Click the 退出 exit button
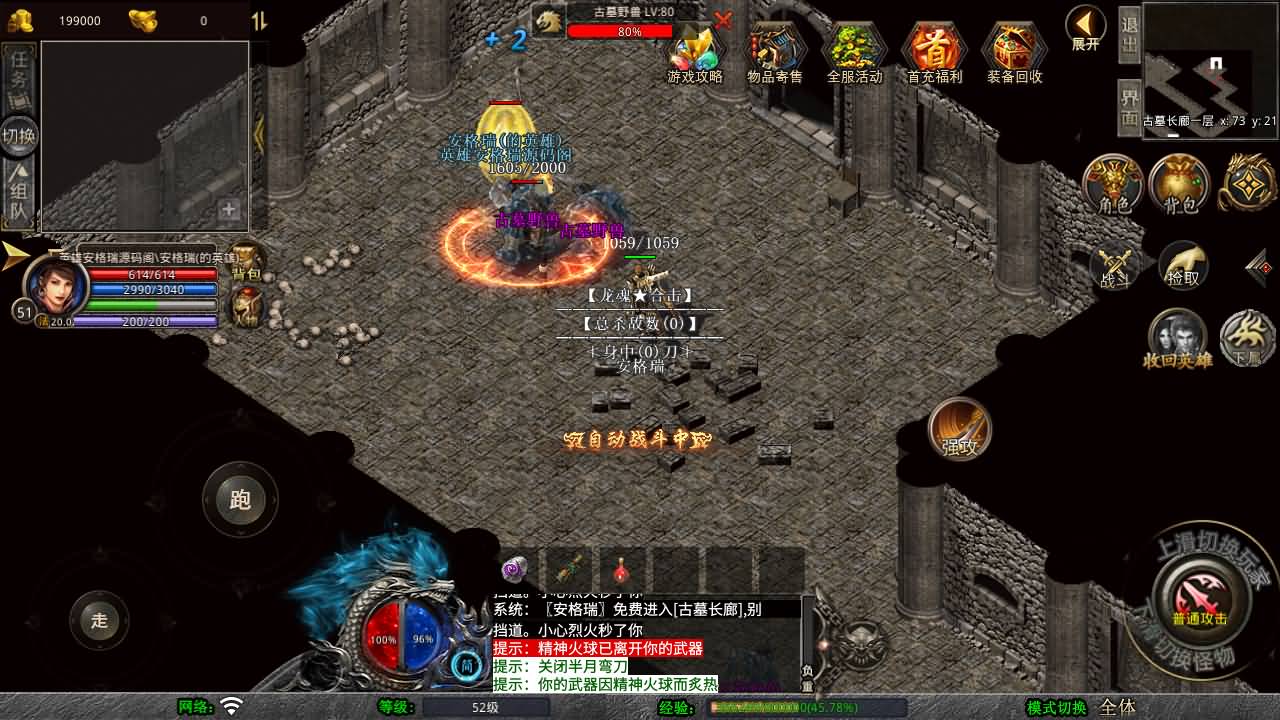This screenshot has width=1280, height=720. coord(1129,34)
